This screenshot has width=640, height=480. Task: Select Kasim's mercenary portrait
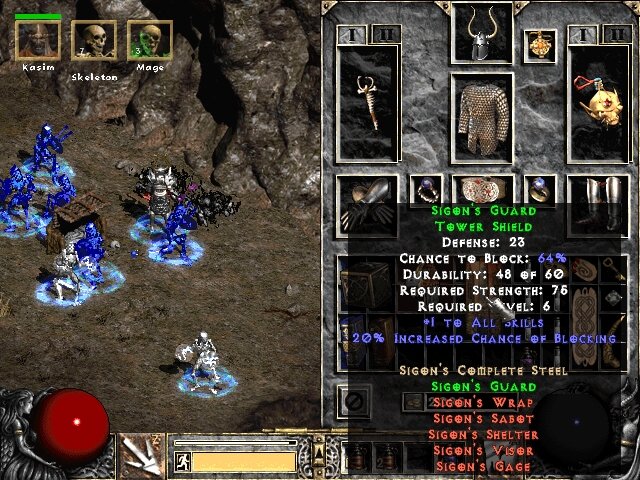point(38,40)
